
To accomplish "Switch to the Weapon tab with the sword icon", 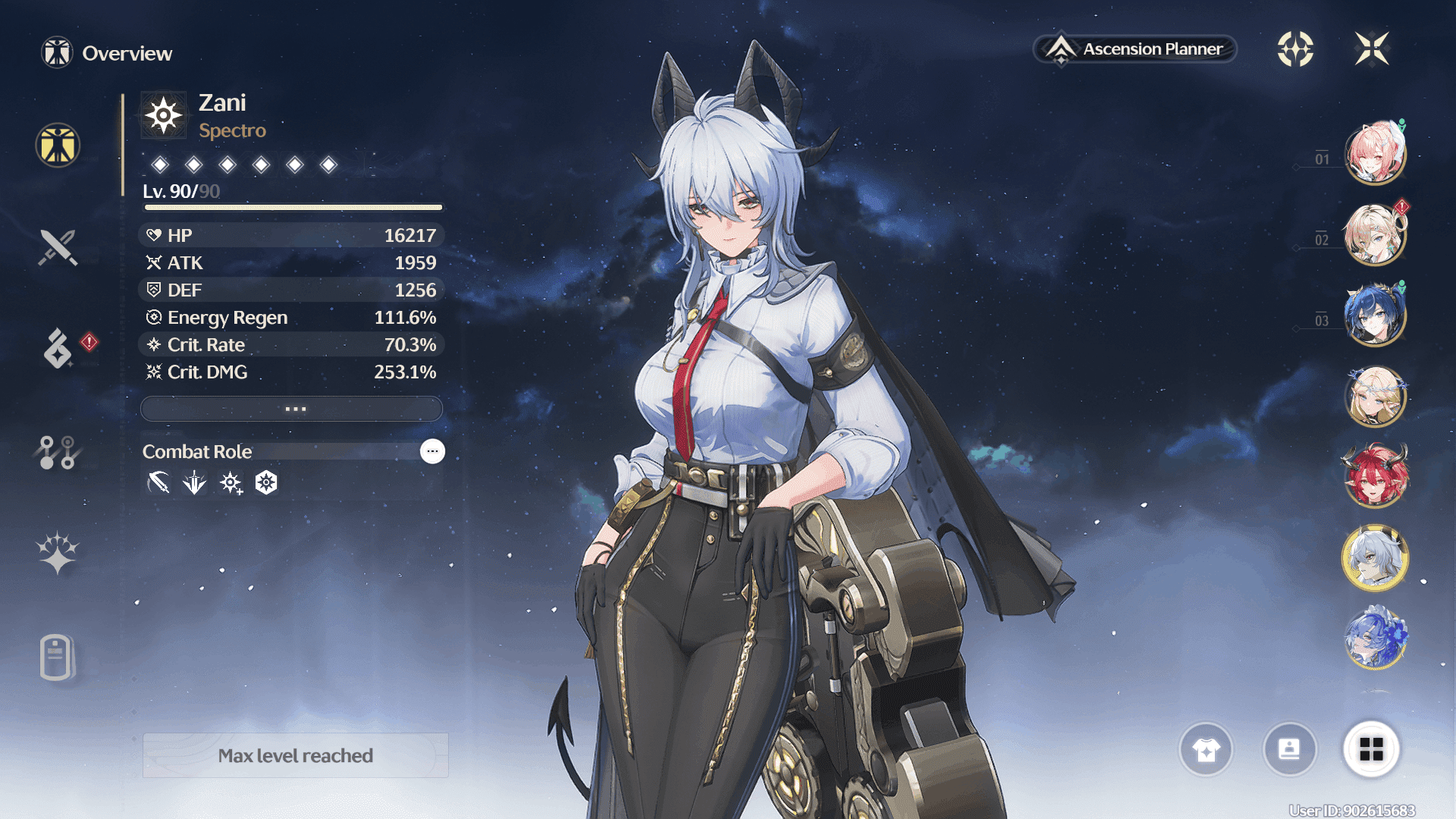I will click(58, 247).
